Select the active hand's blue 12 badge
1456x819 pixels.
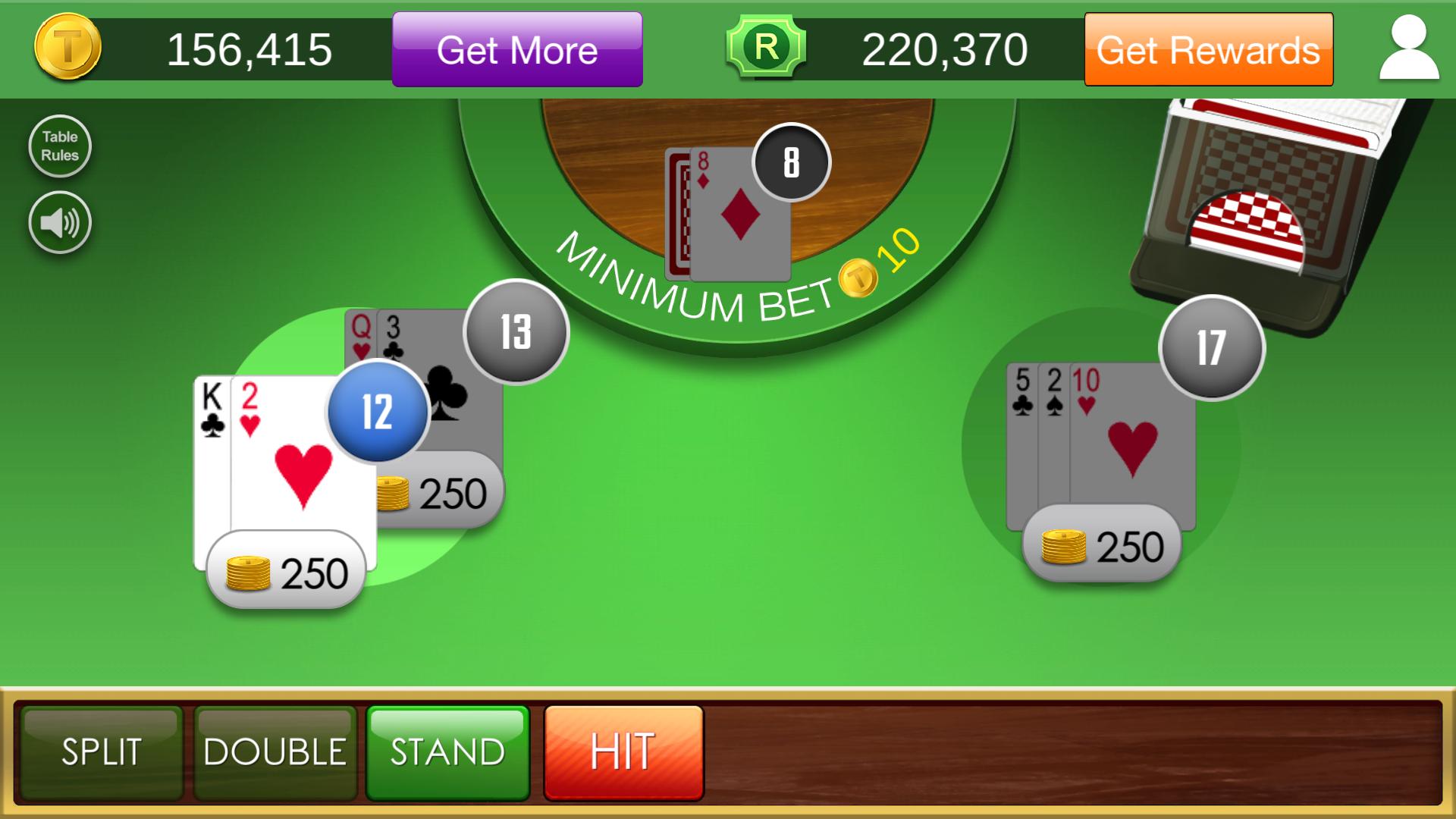[x=377, y=413]
